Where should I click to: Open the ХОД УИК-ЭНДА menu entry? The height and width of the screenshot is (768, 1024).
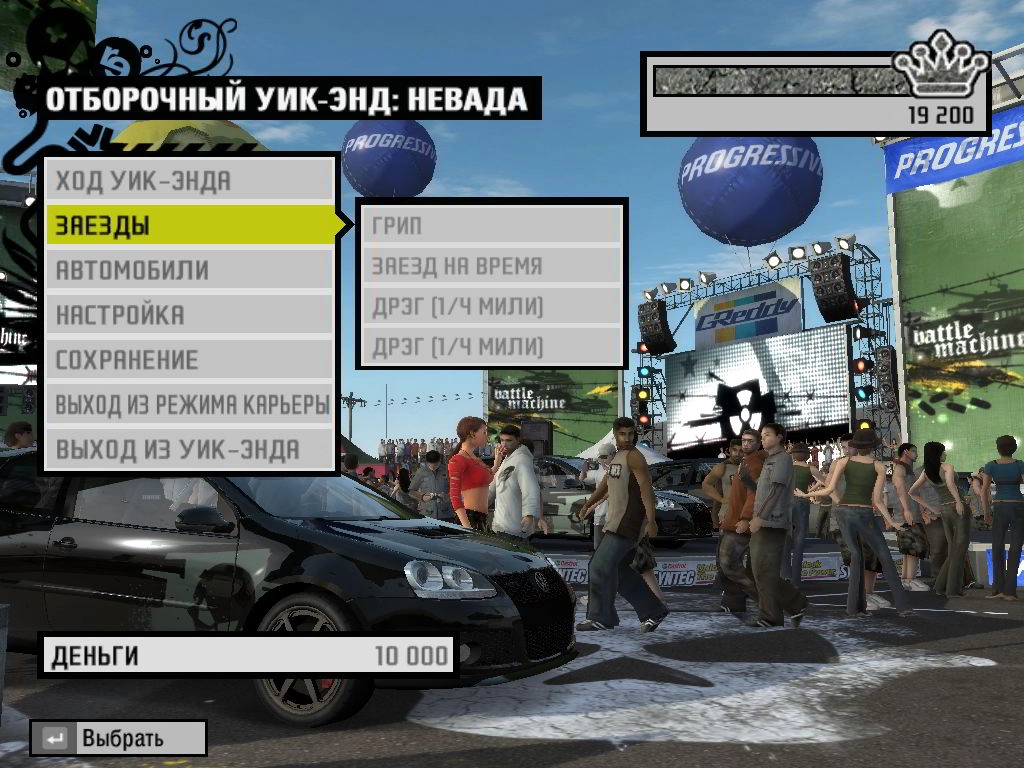click(188, 181)
